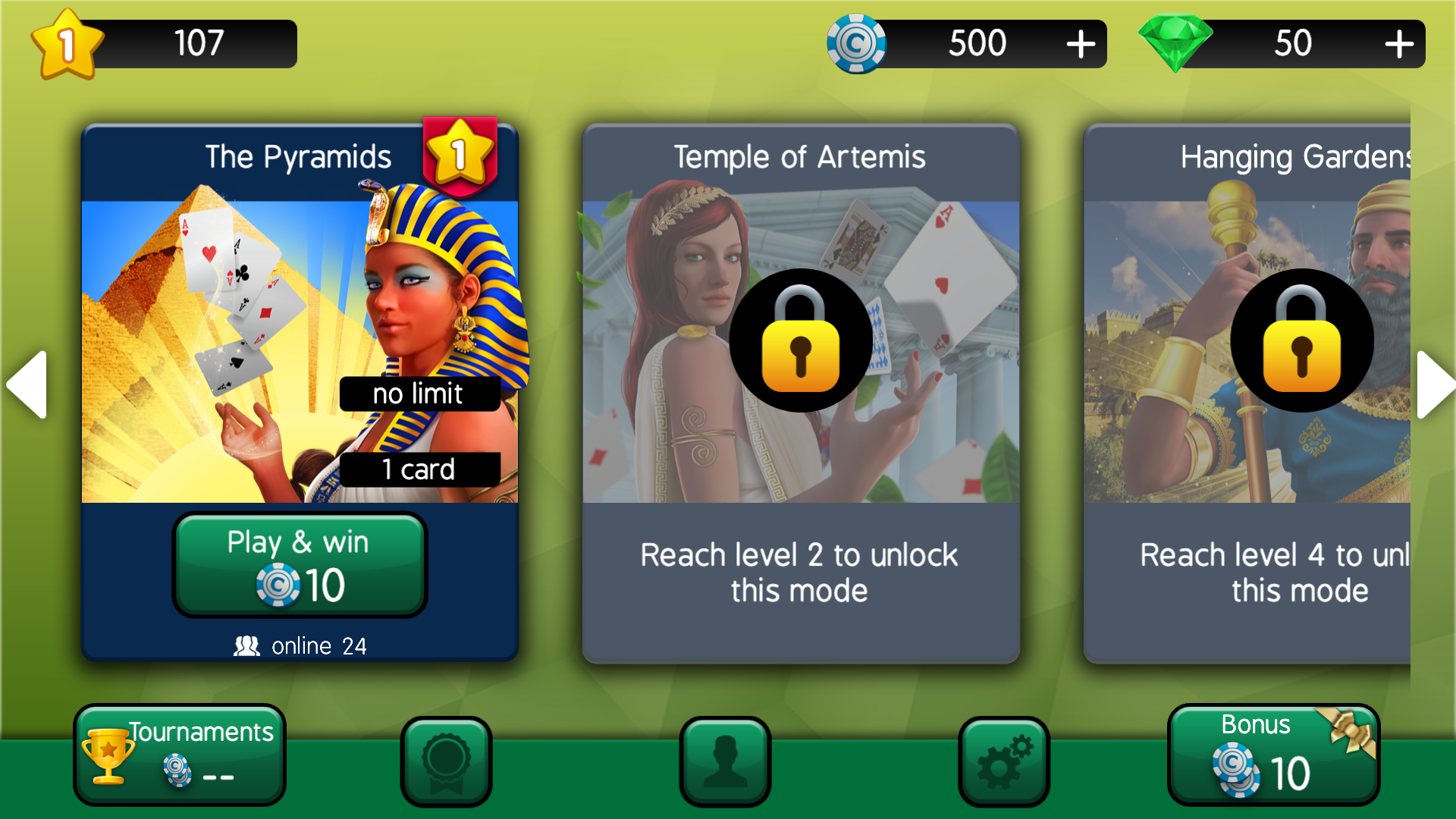
Task: Open the achievements medal icon
Action: coord(446,761)
